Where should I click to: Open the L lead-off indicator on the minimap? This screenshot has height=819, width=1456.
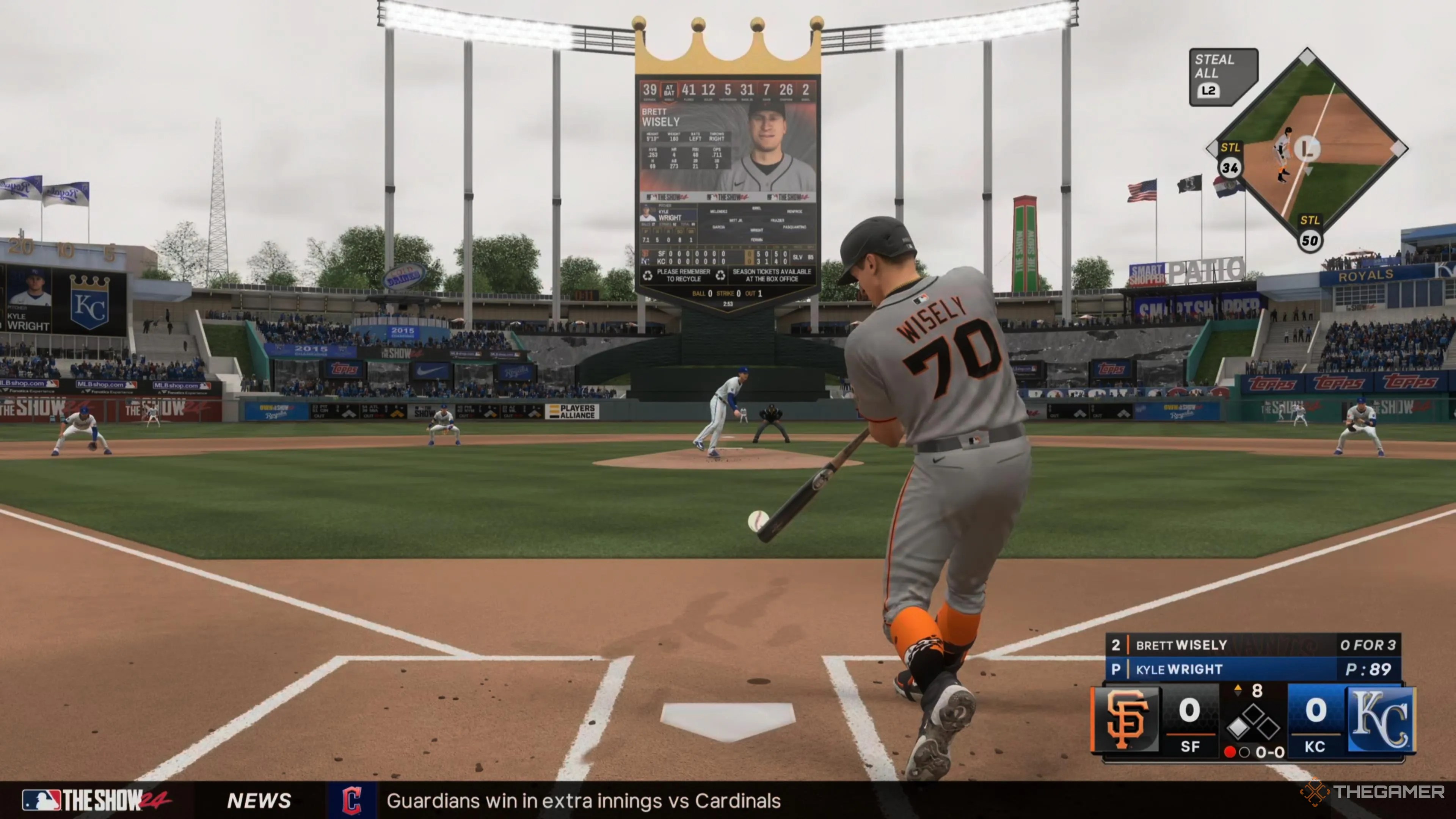click(x=1309, y=149)
